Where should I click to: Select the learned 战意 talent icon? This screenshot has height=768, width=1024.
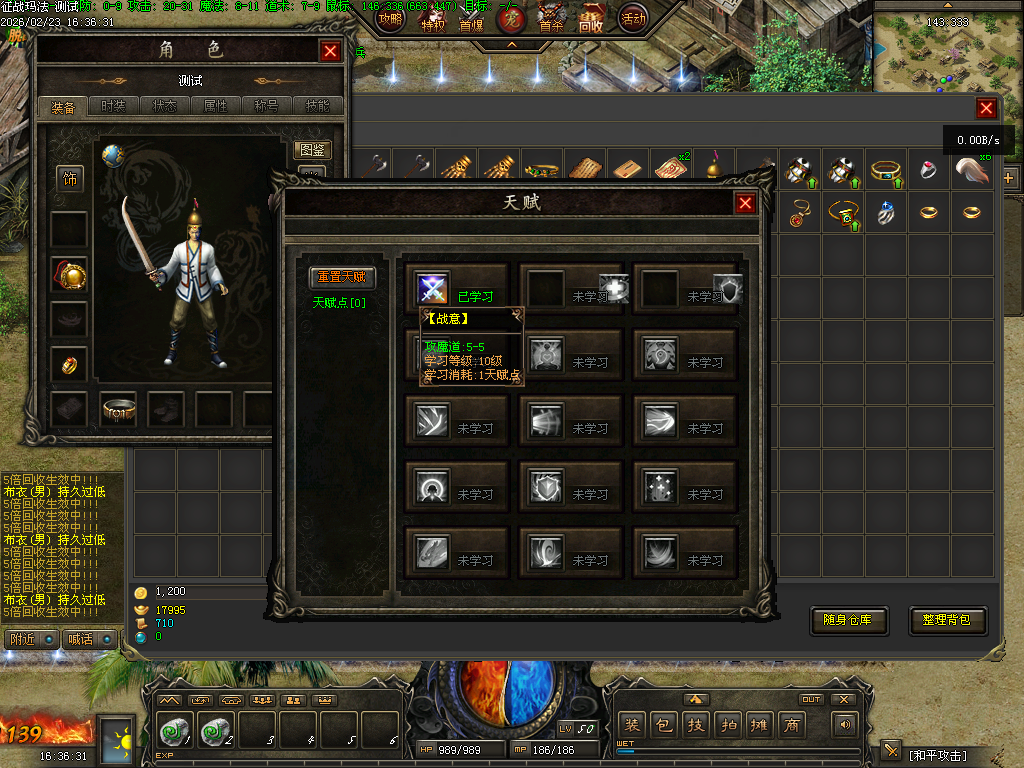[433, 288]
